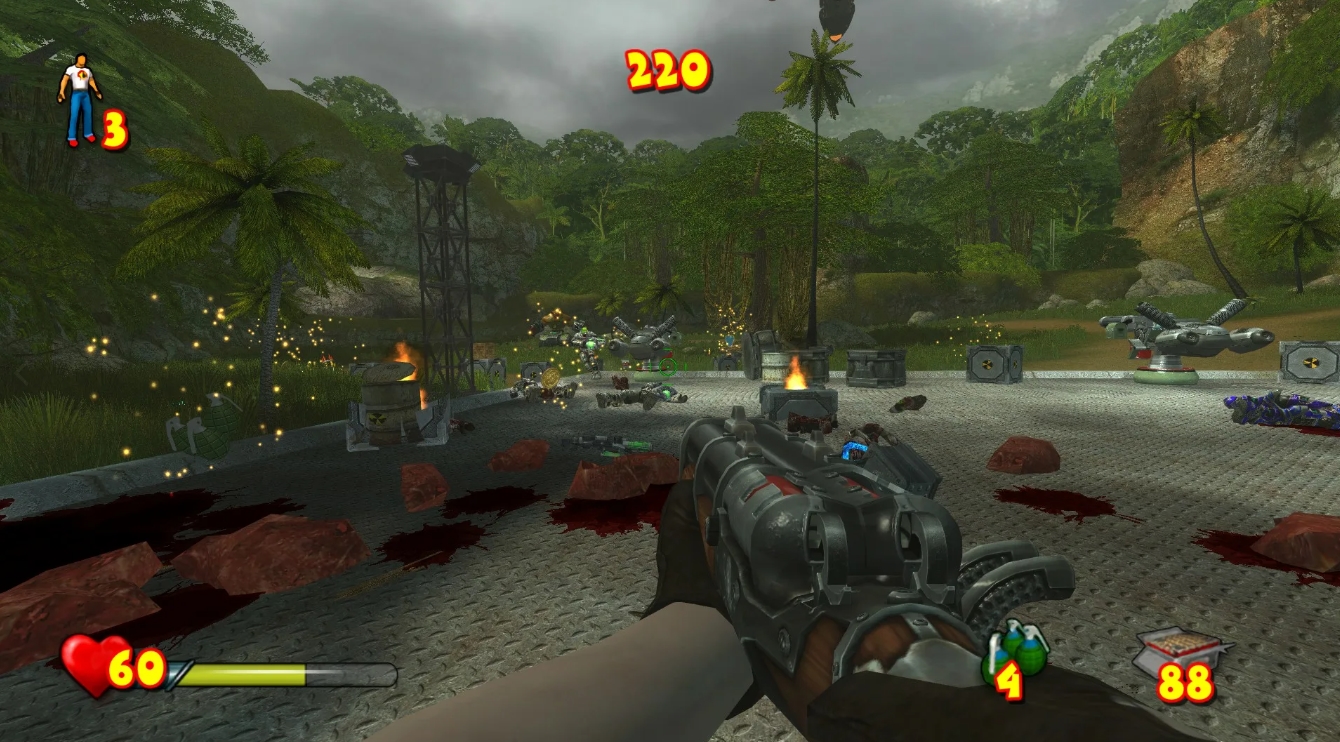Click the crosshair reticle at screen center
The width and height of the screenshot is (1340, 742).
[x=668, y=367]
